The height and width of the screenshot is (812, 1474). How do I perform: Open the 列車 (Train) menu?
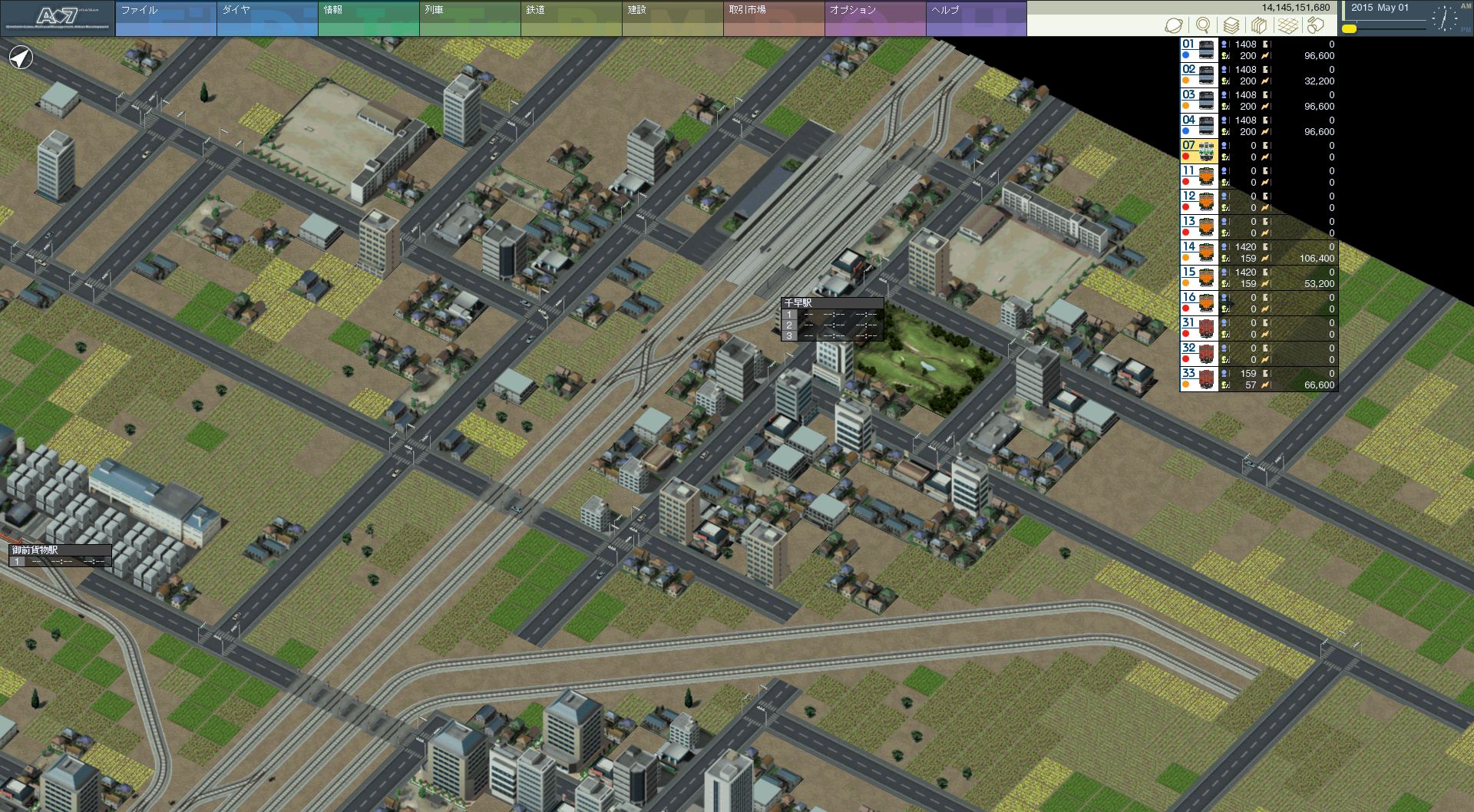tap(470, 18)
